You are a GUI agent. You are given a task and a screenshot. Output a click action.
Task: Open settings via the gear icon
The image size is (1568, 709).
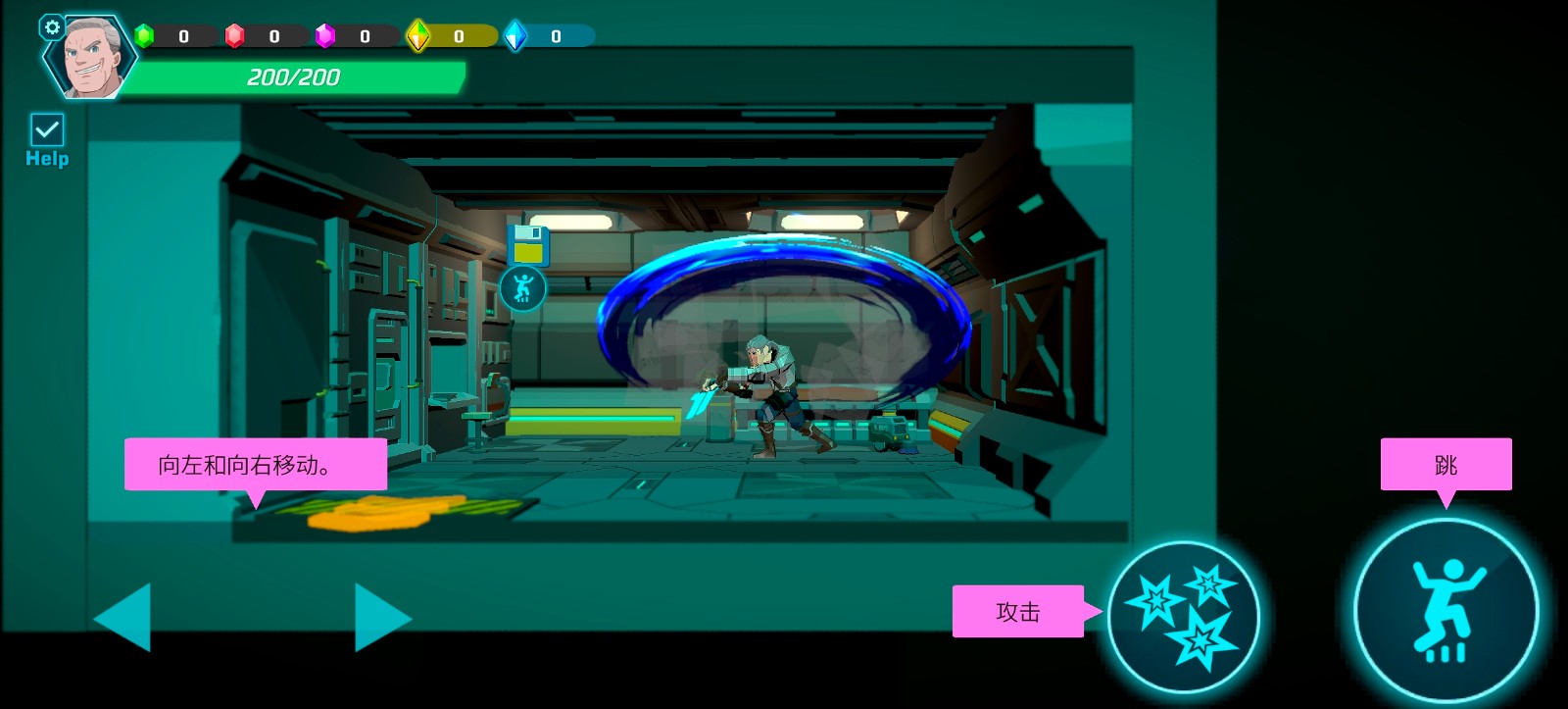click(x=52, y=27)
